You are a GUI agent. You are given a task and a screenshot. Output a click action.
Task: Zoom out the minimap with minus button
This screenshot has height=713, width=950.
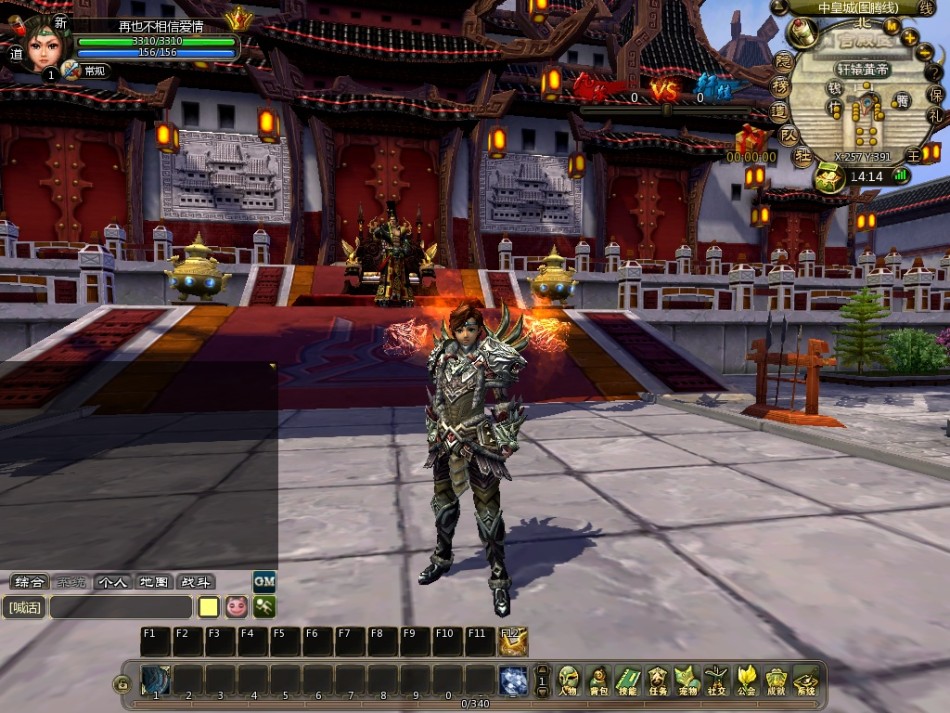pos(922,55)
